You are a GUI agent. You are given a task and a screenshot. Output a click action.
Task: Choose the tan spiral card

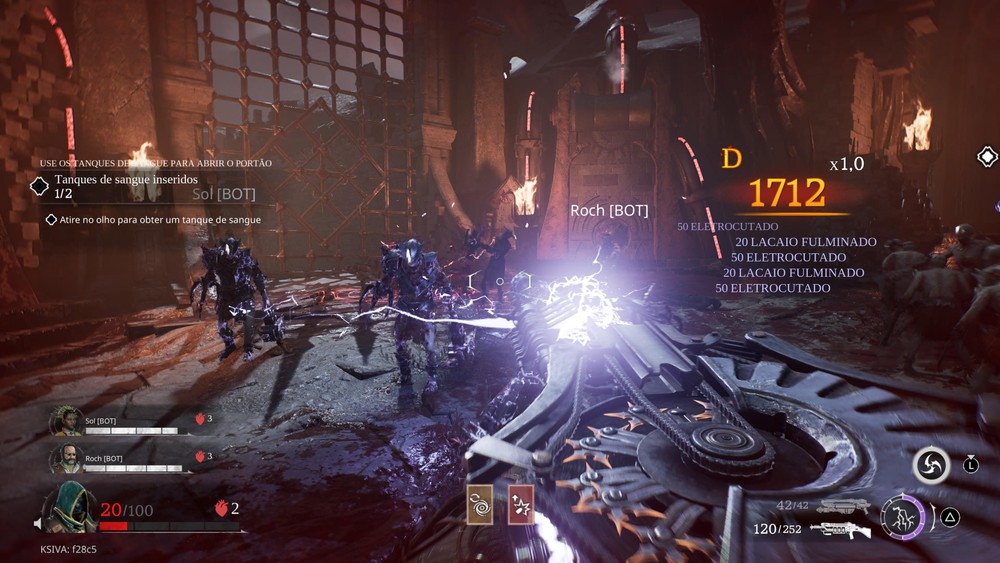pyautogui.click(x=479, y=504)
